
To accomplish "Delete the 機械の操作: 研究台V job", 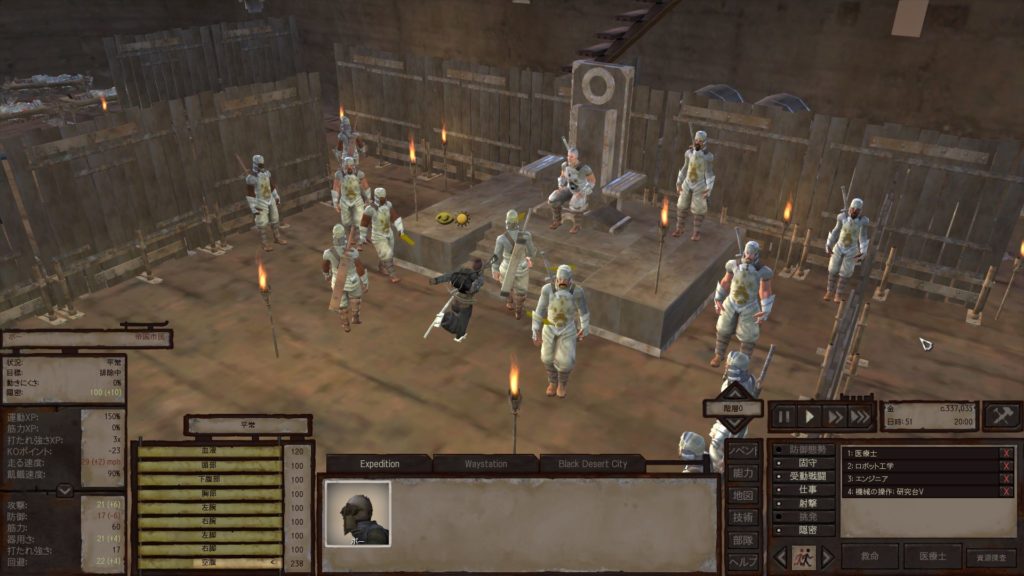I will [1007, 491].
